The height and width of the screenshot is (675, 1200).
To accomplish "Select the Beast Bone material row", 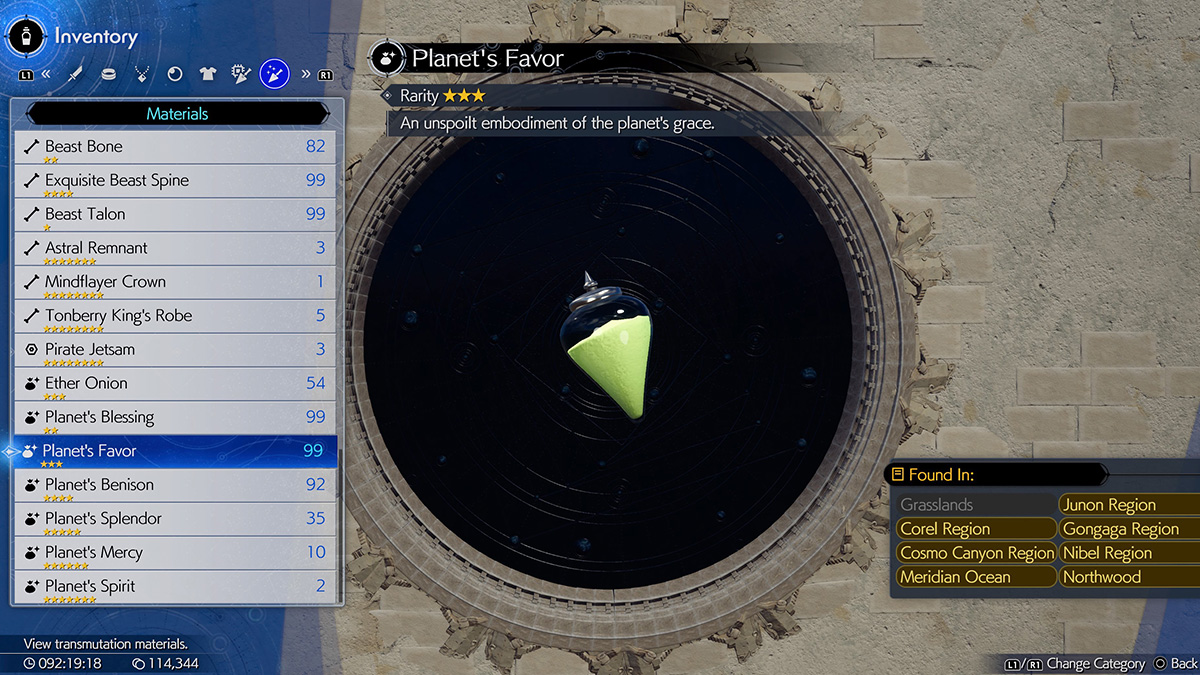I will (177, 147).
